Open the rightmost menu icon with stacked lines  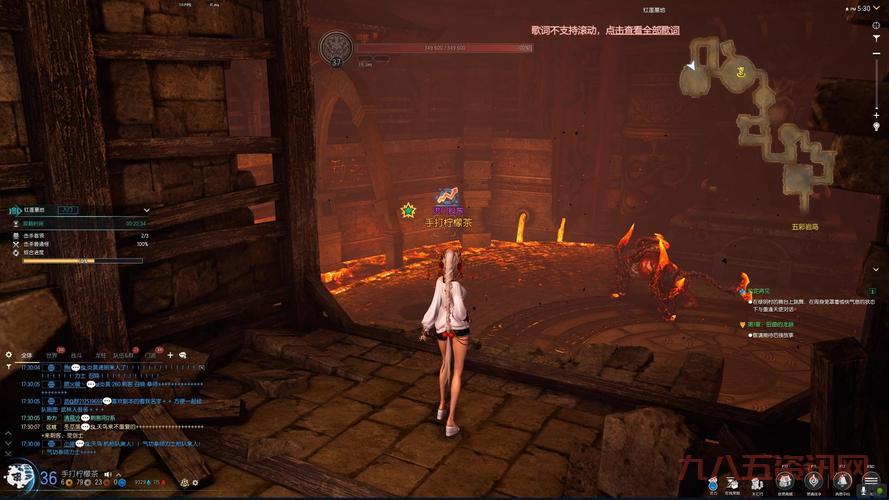(x=868, y=482)
